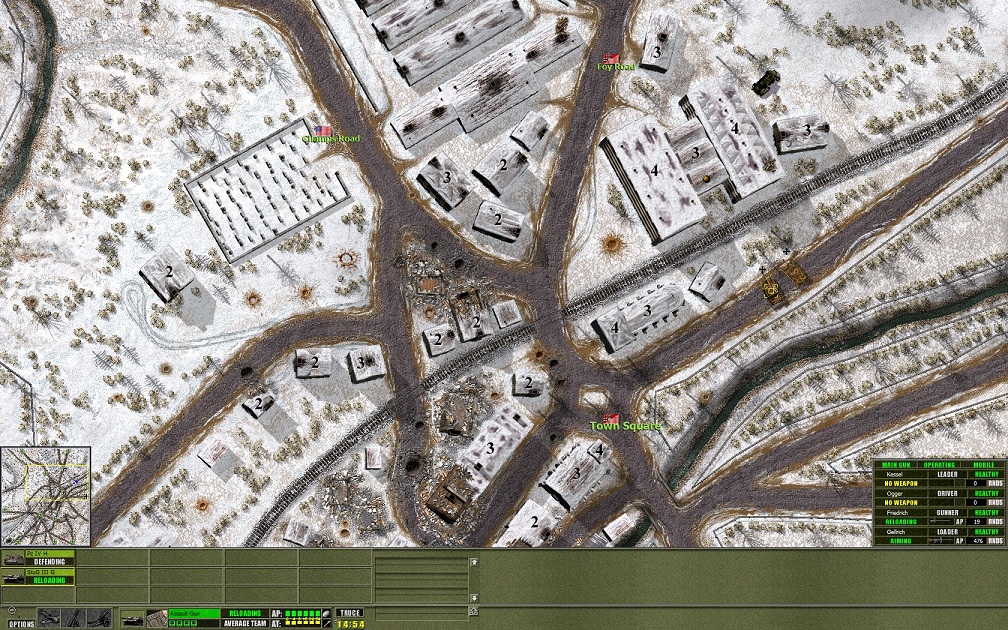Select the crewman Kessel leader row

click(x=939, y=474)
